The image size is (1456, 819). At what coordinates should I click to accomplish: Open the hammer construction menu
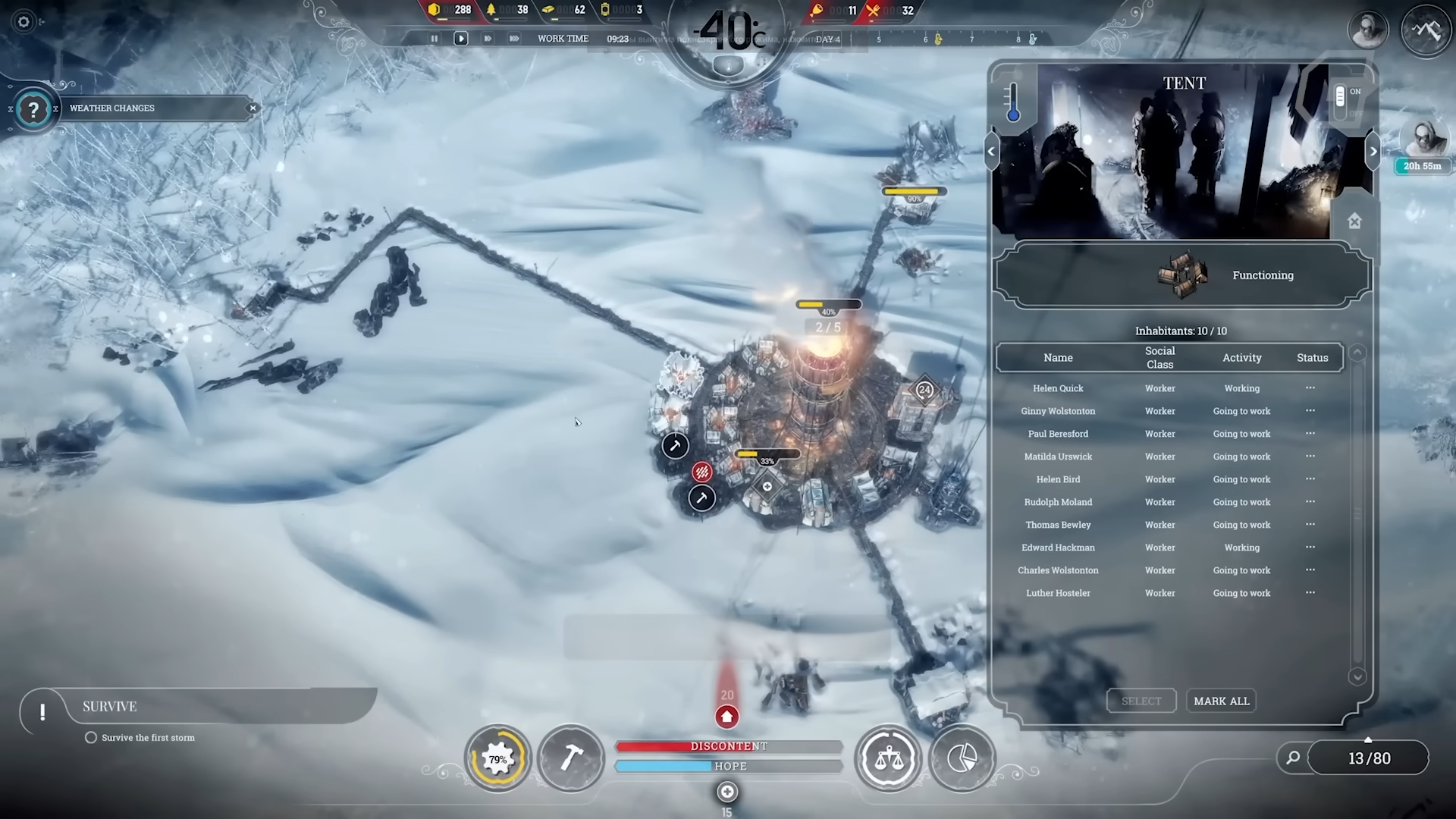coord(571,758)
